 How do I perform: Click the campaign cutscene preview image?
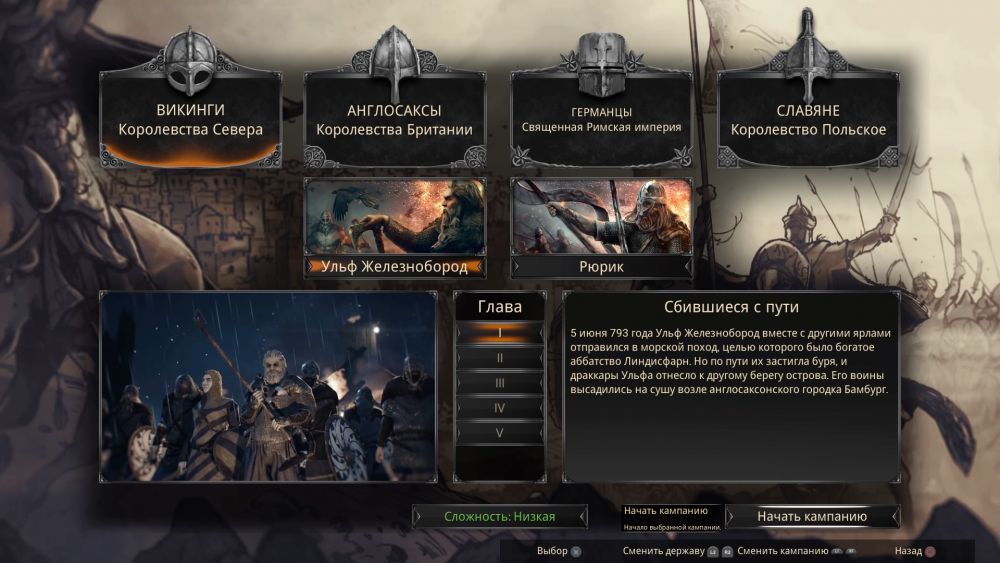tap(268, 387)
